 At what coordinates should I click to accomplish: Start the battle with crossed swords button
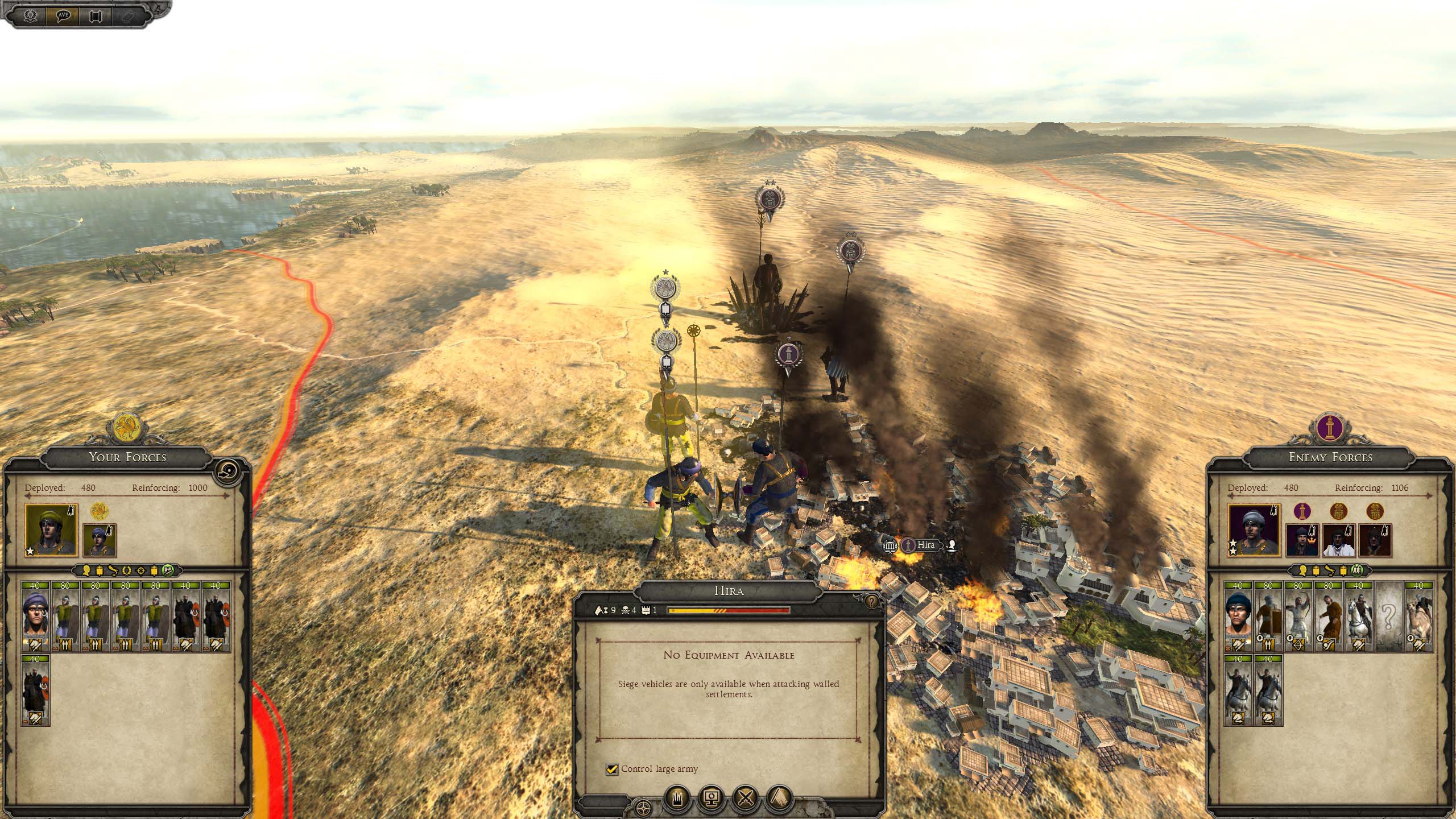(x=745, y=799)
